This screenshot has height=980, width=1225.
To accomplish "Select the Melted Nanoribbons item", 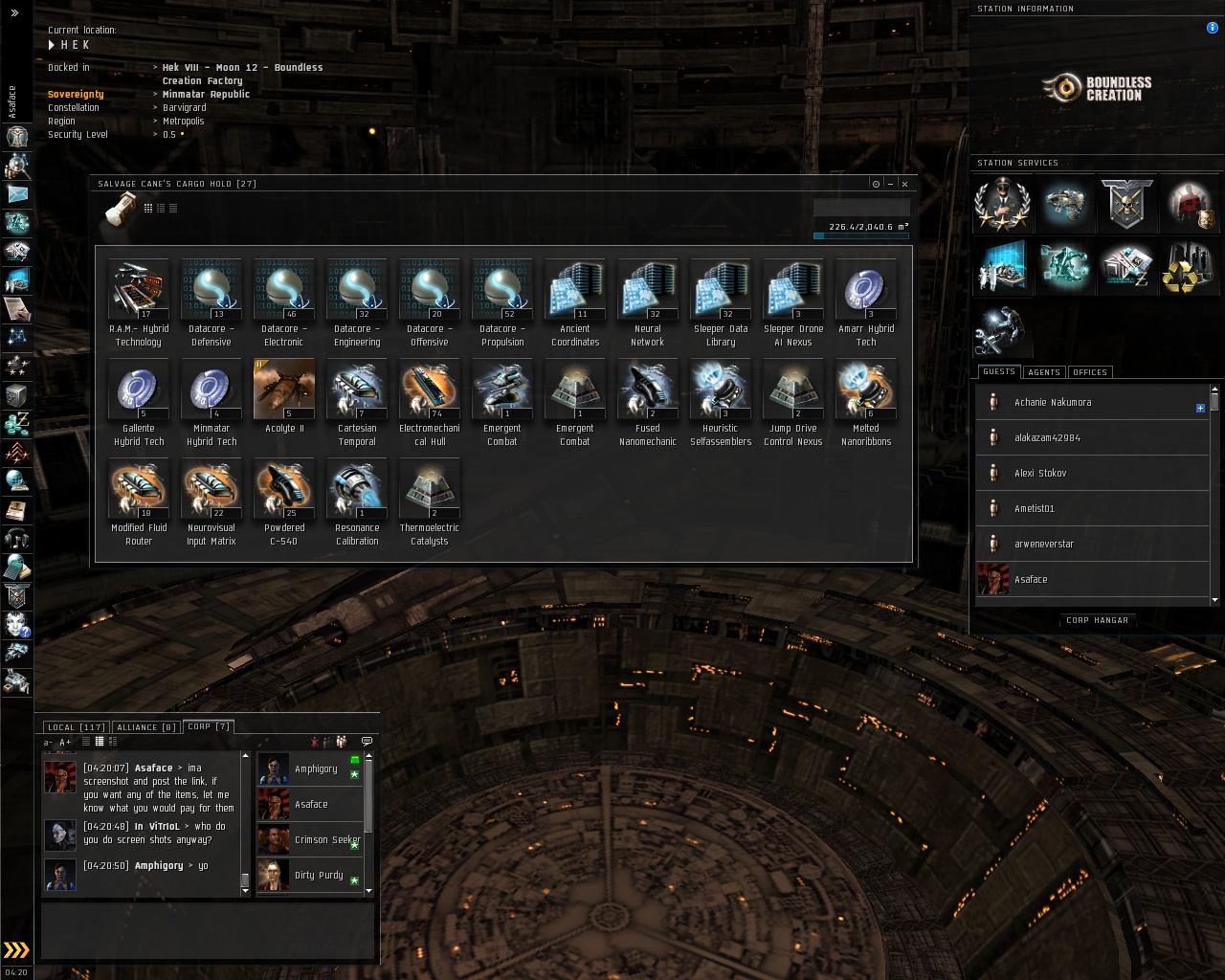I will click(x=866, y=389).
